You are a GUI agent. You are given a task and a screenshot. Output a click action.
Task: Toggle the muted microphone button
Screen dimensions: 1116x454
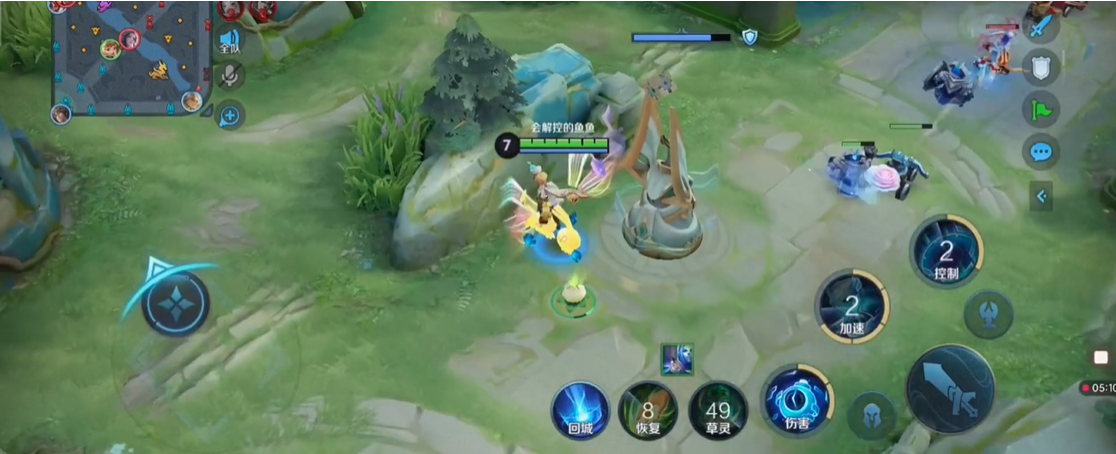point(231,76)
